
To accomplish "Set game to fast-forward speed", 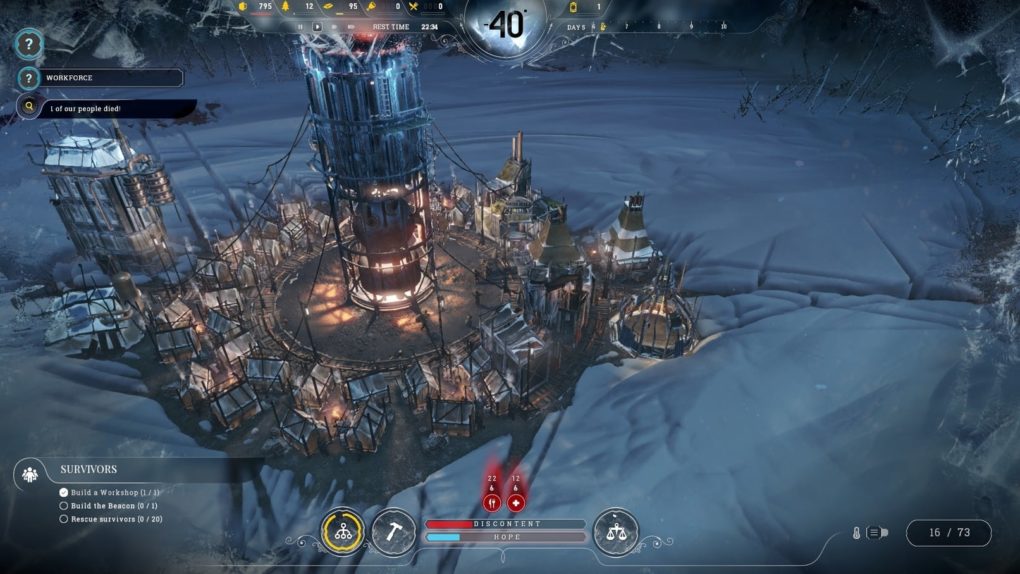I will point(334,27).
